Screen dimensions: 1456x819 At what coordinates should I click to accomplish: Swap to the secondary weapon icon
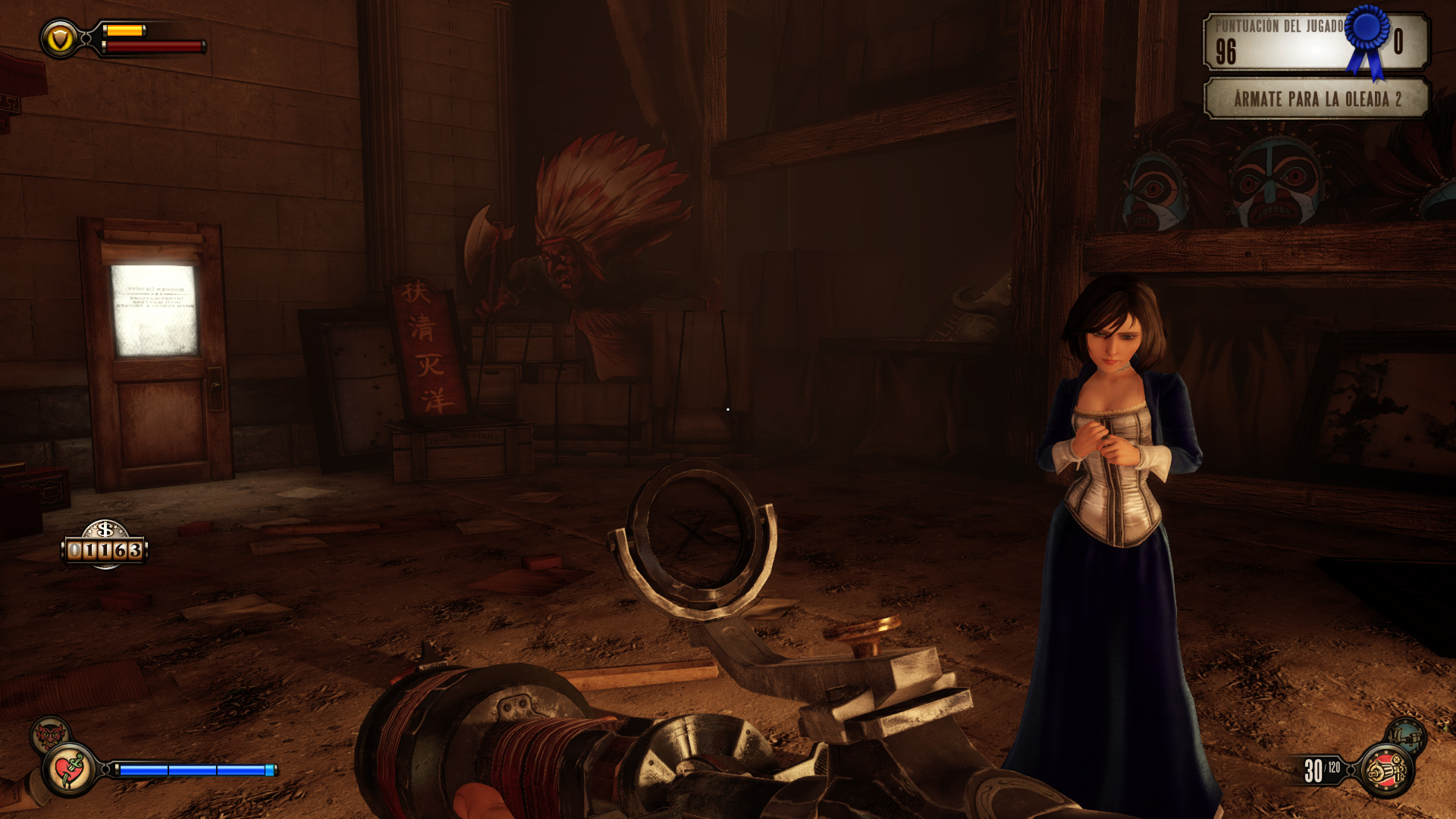tap(1405, 735)
